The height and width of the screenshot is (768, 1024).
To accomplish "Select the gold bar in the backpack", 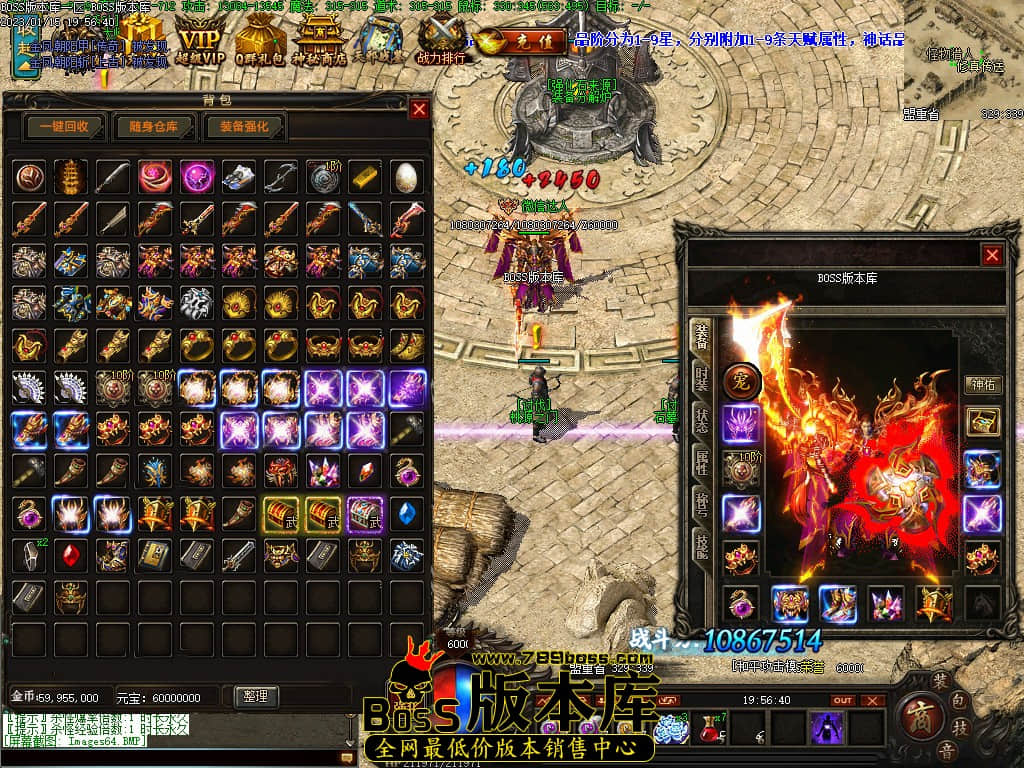I will [365, 176].
